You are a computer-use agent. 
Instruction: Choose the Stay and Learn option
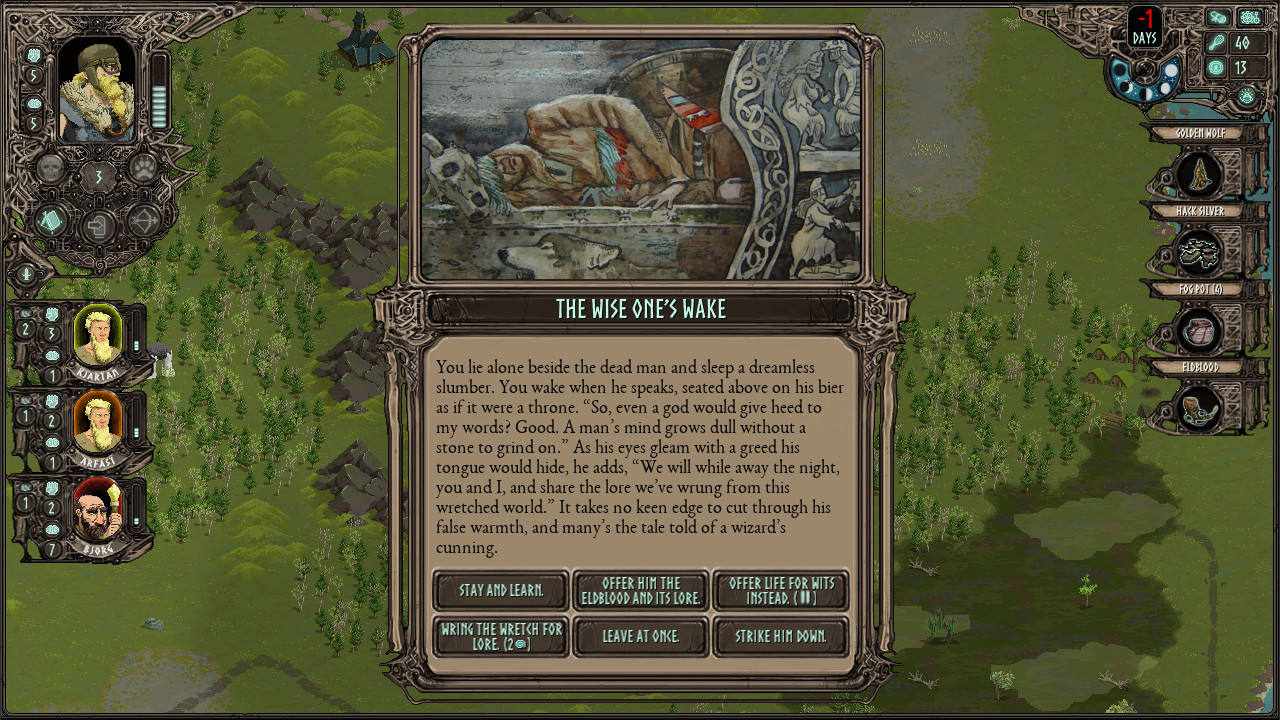pos(500,590)
